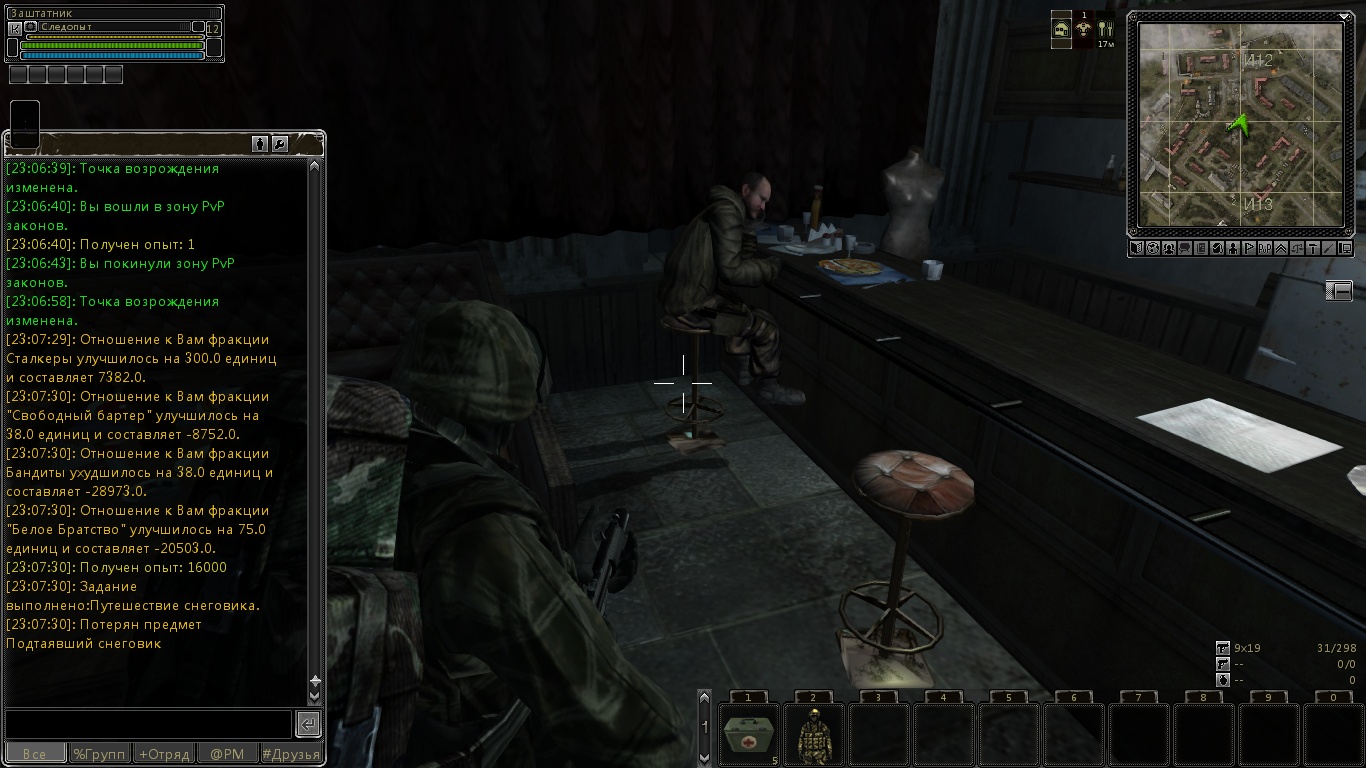Open chat settings with the wrench icon
1366x768 pixels.
(x=280, y=144)
